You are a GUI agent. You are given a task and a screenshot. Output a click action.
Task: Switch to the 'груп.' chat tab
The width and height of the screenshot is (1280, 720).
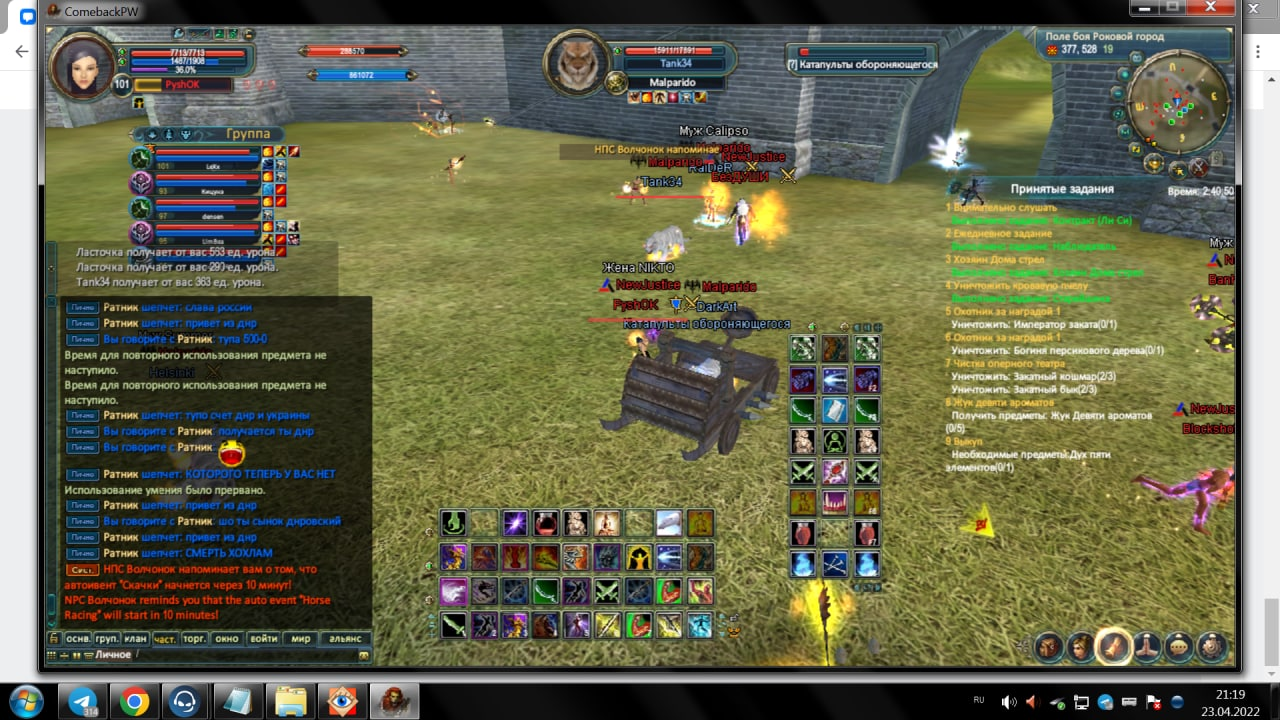pos(107,638)
